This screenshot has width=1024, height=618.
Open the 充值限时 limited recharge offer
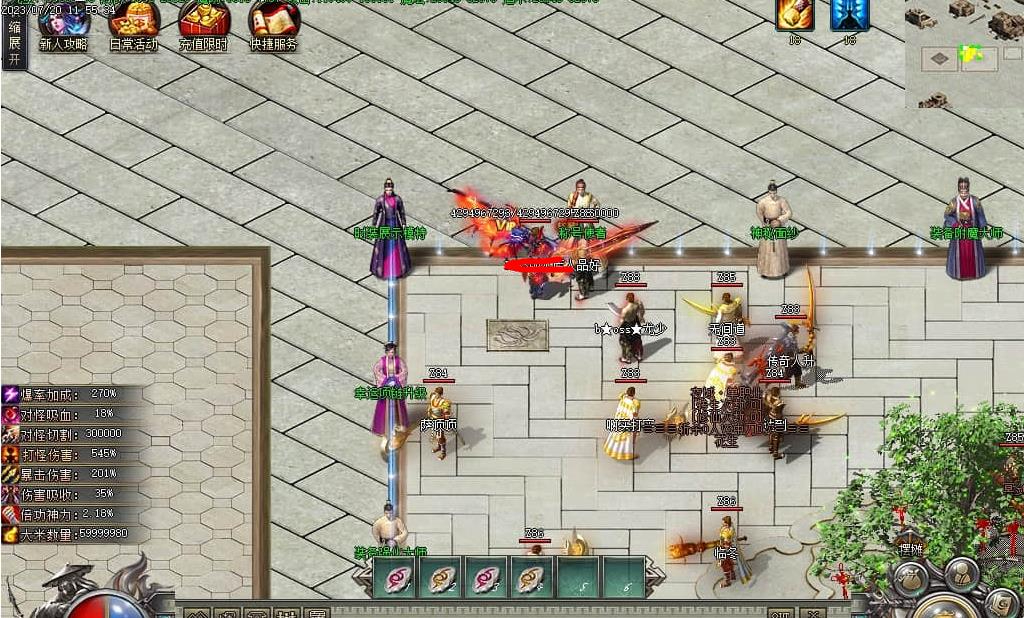pos(203,26)
